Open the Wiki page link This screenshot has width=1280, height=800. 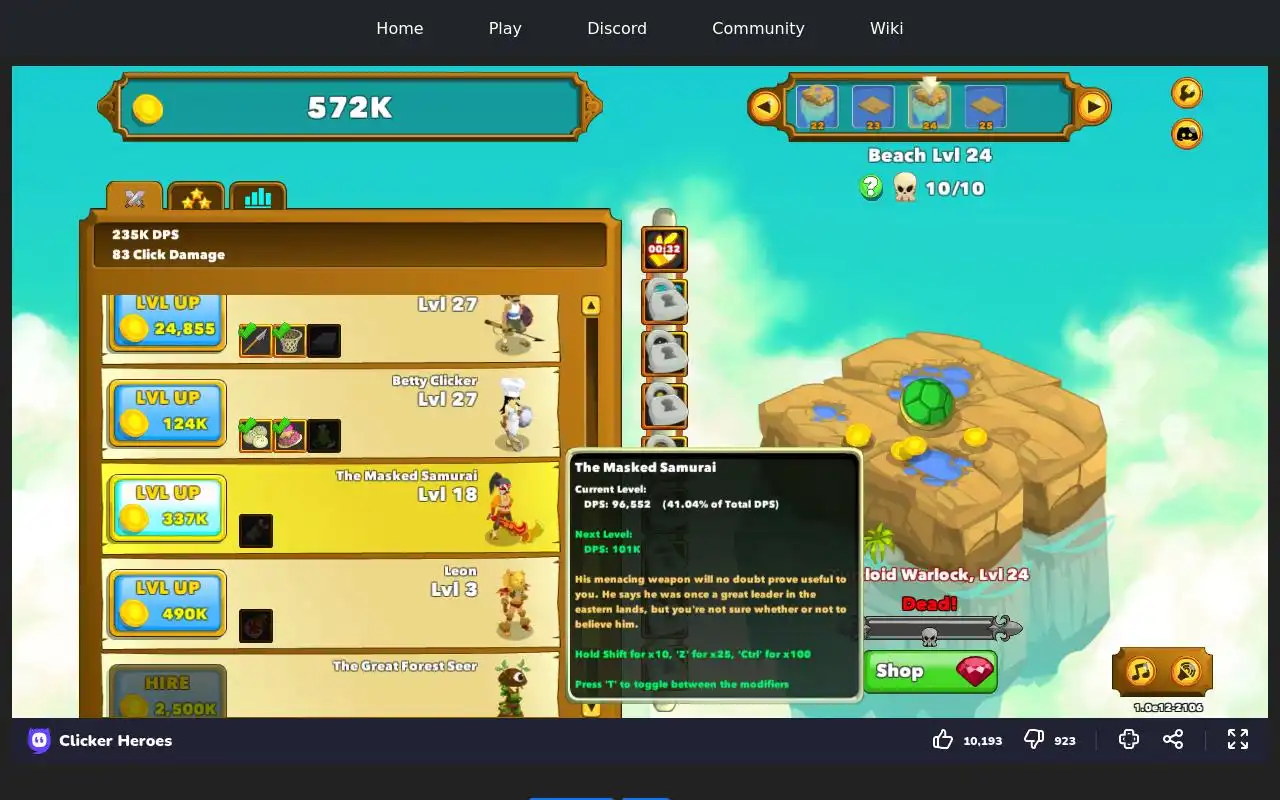pos(886,28)
